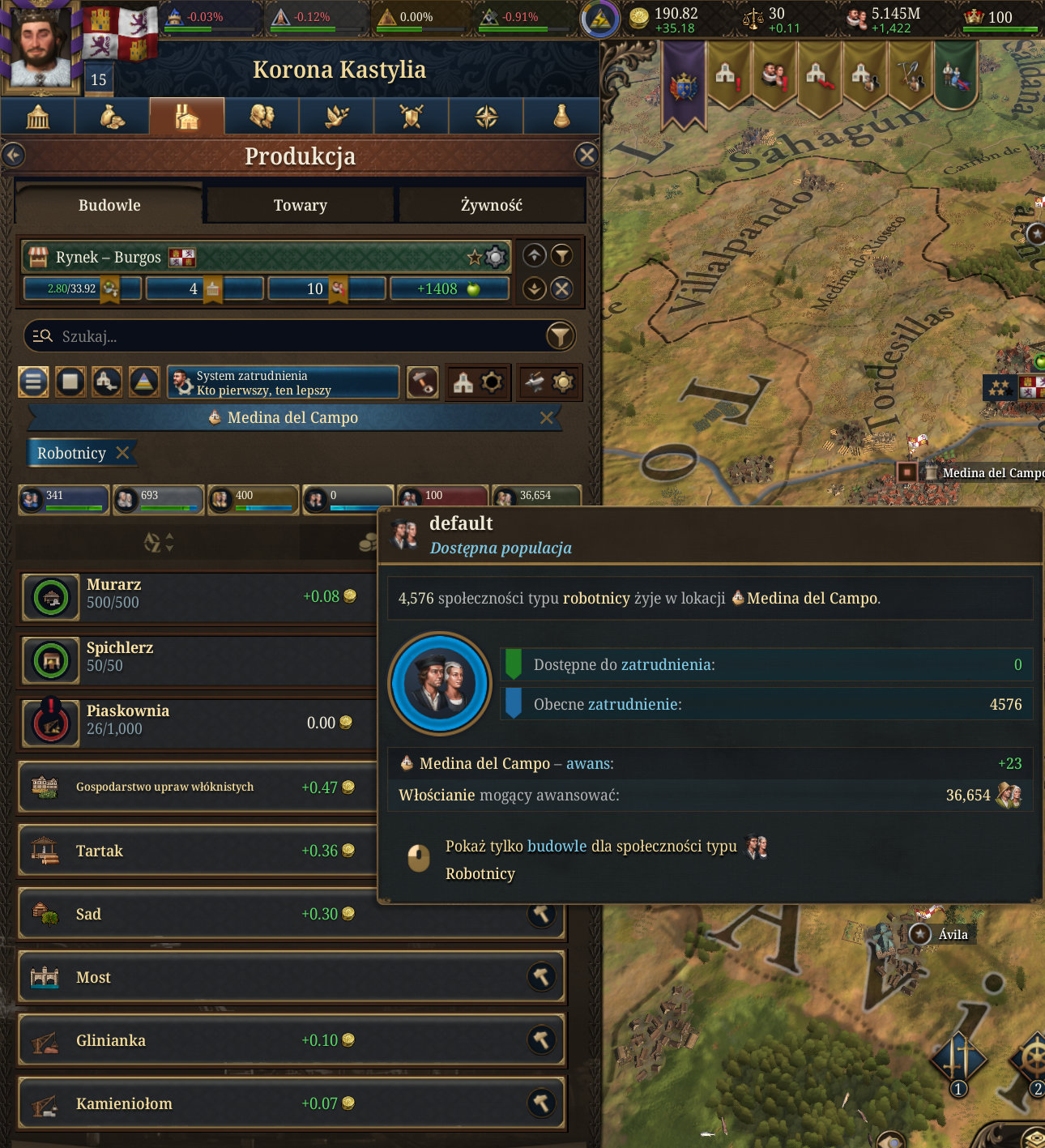
Task: Open the Żywność tab
Action: (x=491, y=206)
